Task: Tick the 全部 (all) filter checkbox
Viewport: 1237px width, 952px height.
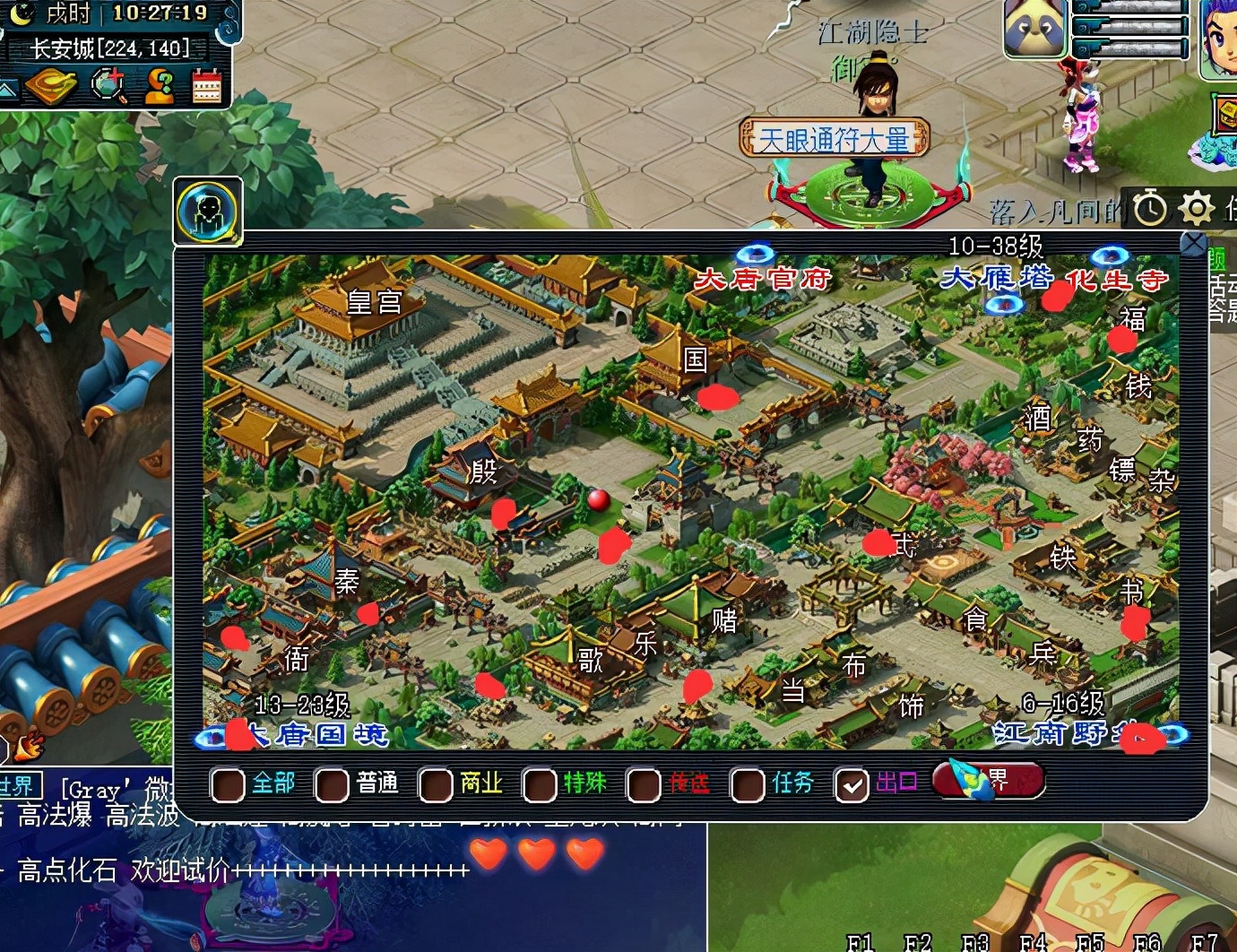Action: pyautogui.click(x=228, y=785)
